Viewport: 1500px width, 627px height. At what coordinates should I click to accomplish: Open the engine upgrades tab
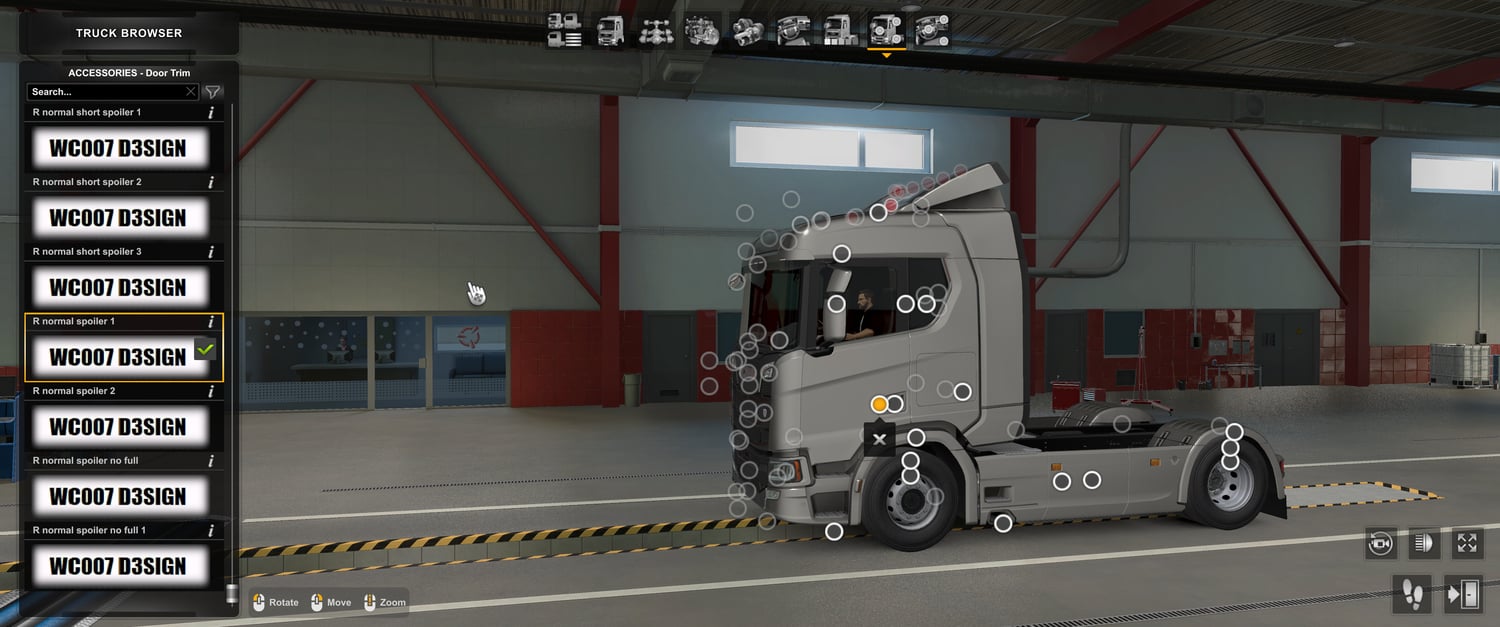coord(702,31)
